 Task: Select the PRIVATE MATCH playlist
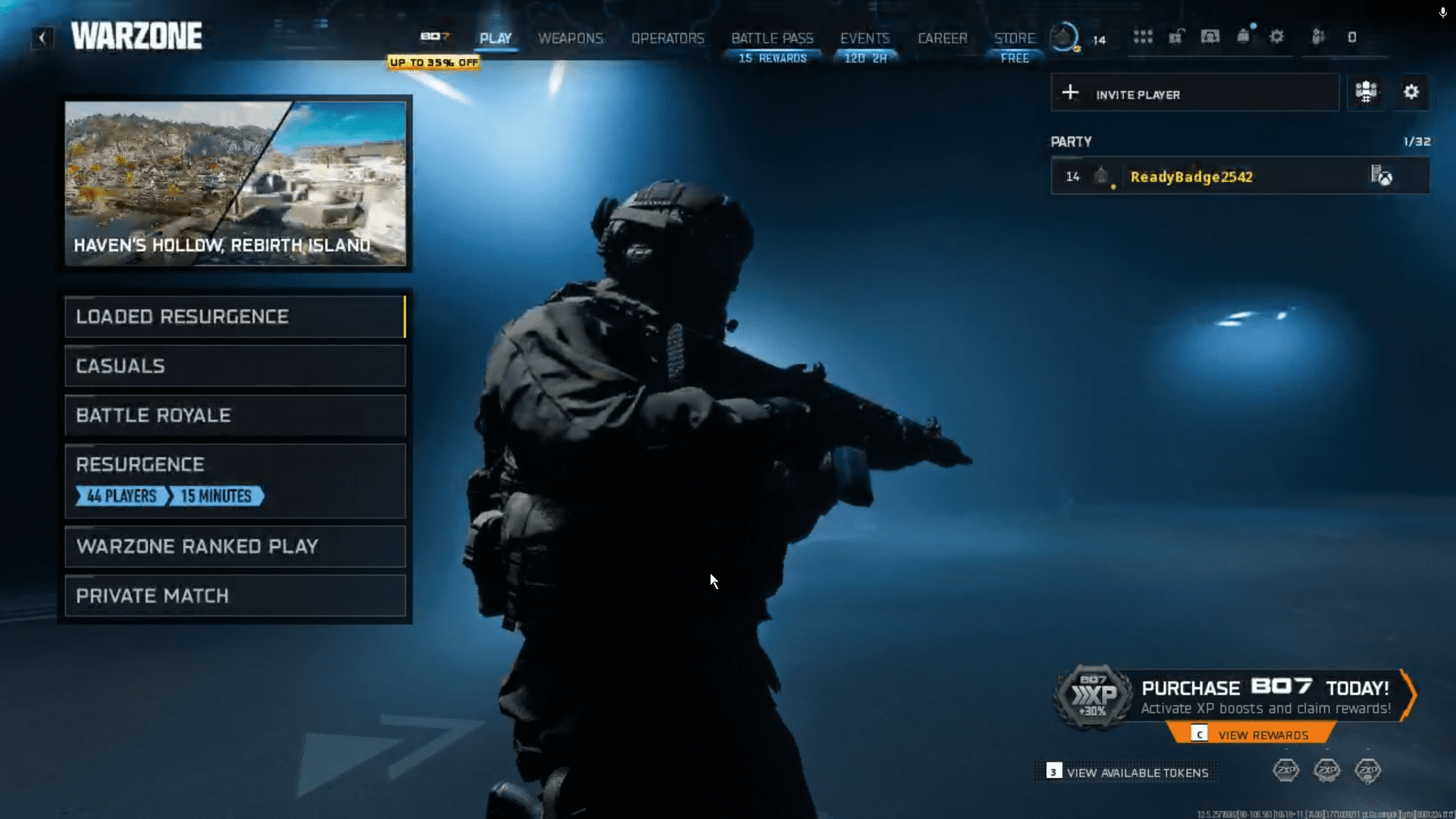point(235,596)
